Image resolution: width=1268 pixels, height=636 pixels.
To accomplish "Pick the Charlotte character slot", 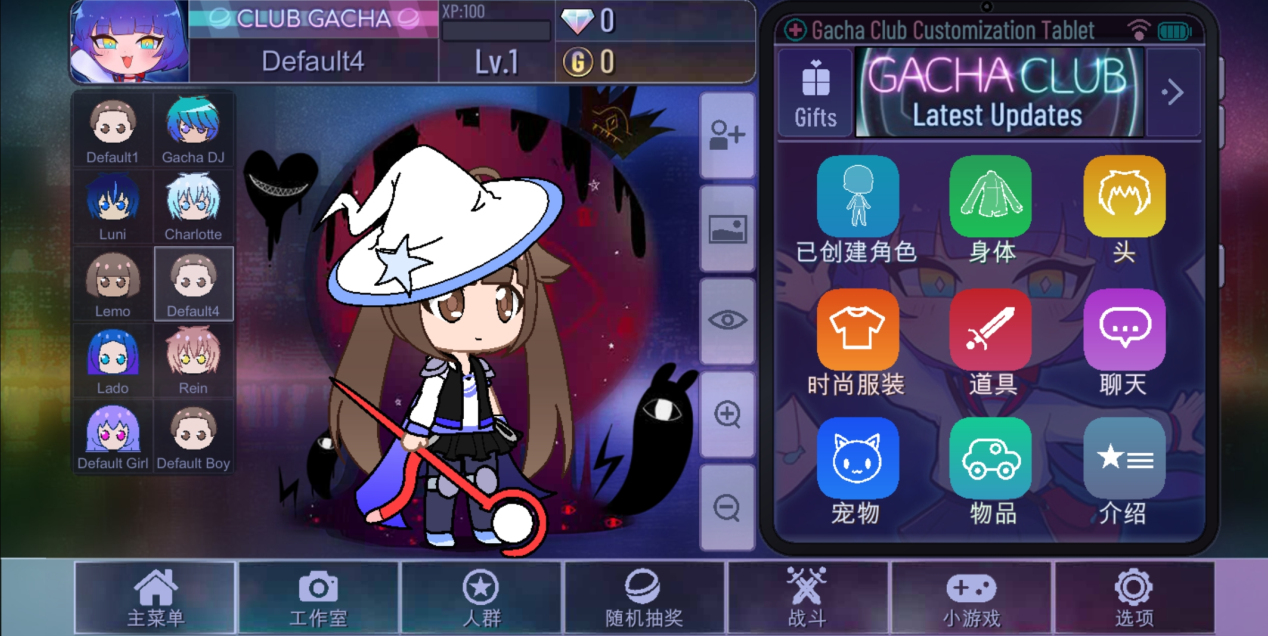I will click(x=194, y=207).
